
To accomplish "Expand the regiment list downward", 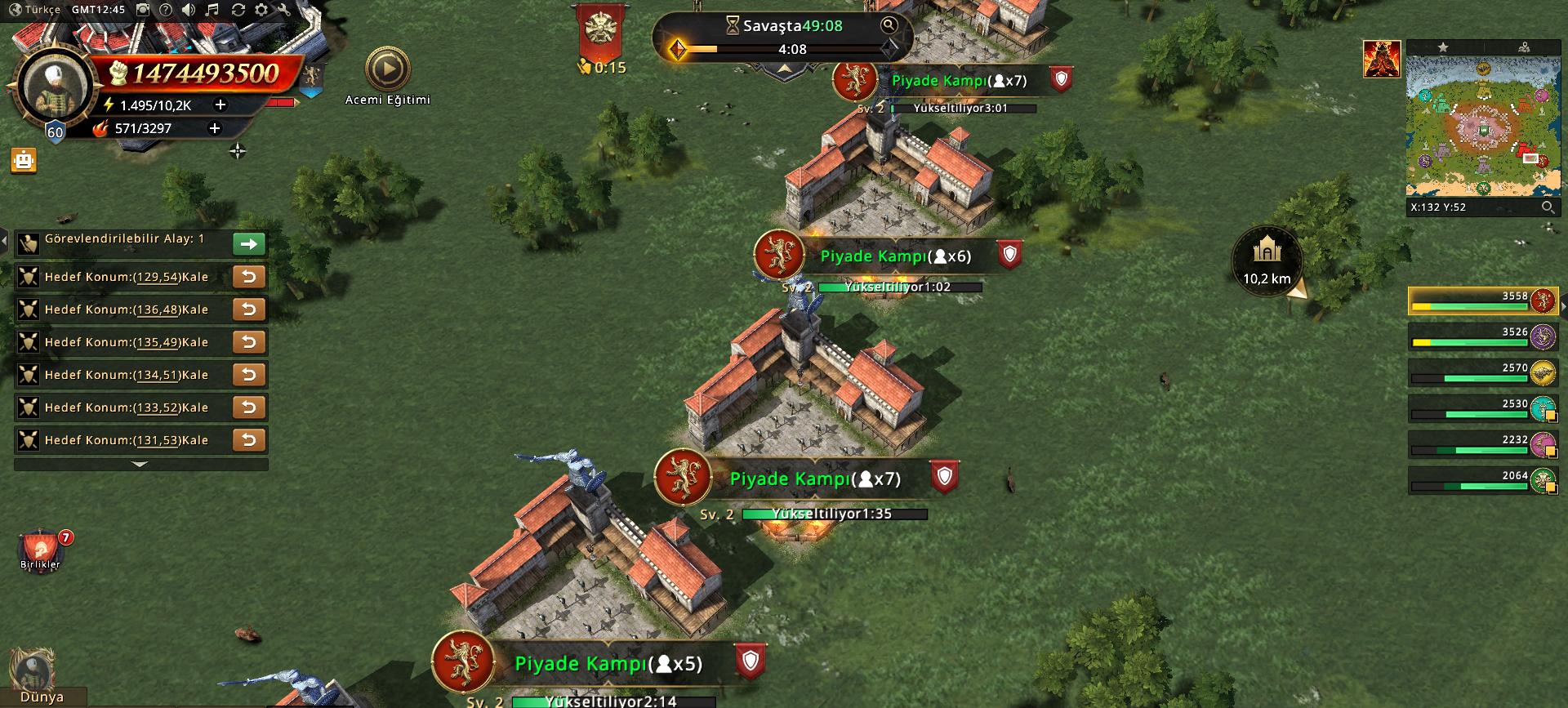I will [140, 464].
